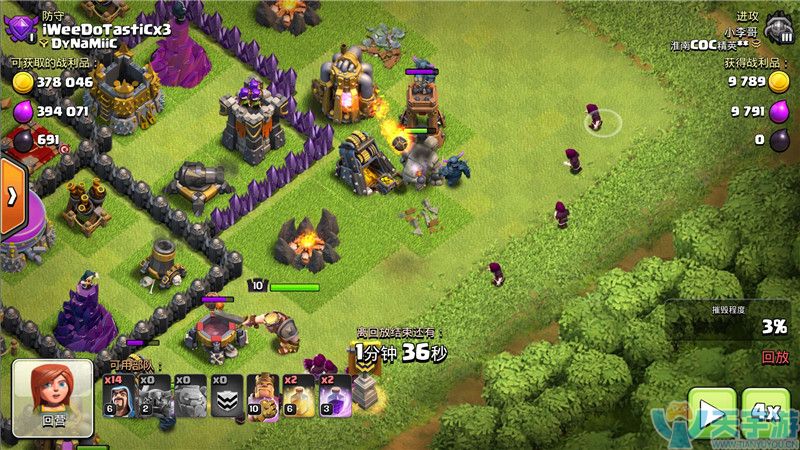This screenshot has width=800, height=450.
Task: Select the Wizard troop slot
Action: coord(119,394)
